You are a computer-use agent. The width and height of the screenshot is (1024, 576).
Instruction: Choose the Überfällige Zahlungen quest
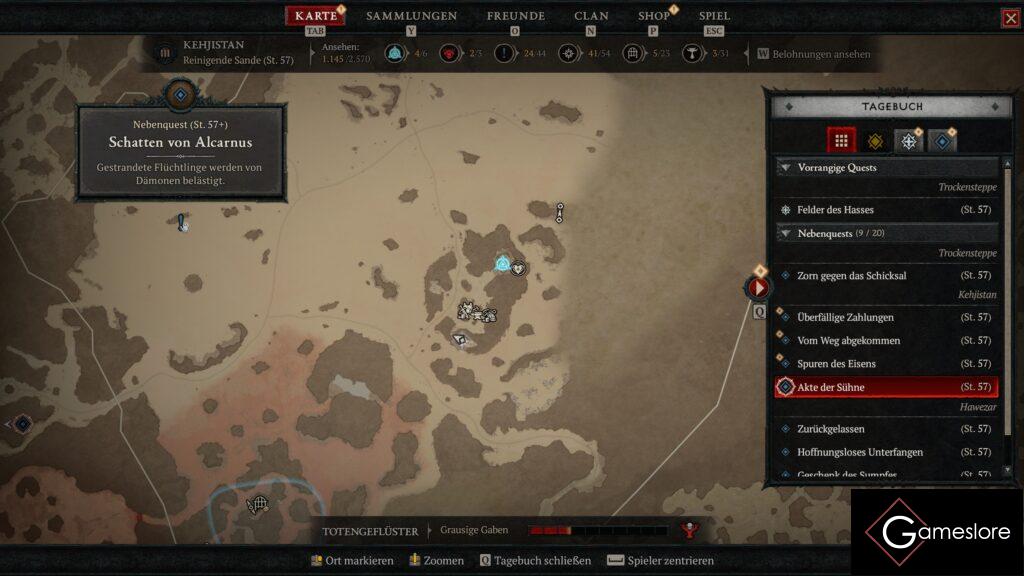pos(845,317)
